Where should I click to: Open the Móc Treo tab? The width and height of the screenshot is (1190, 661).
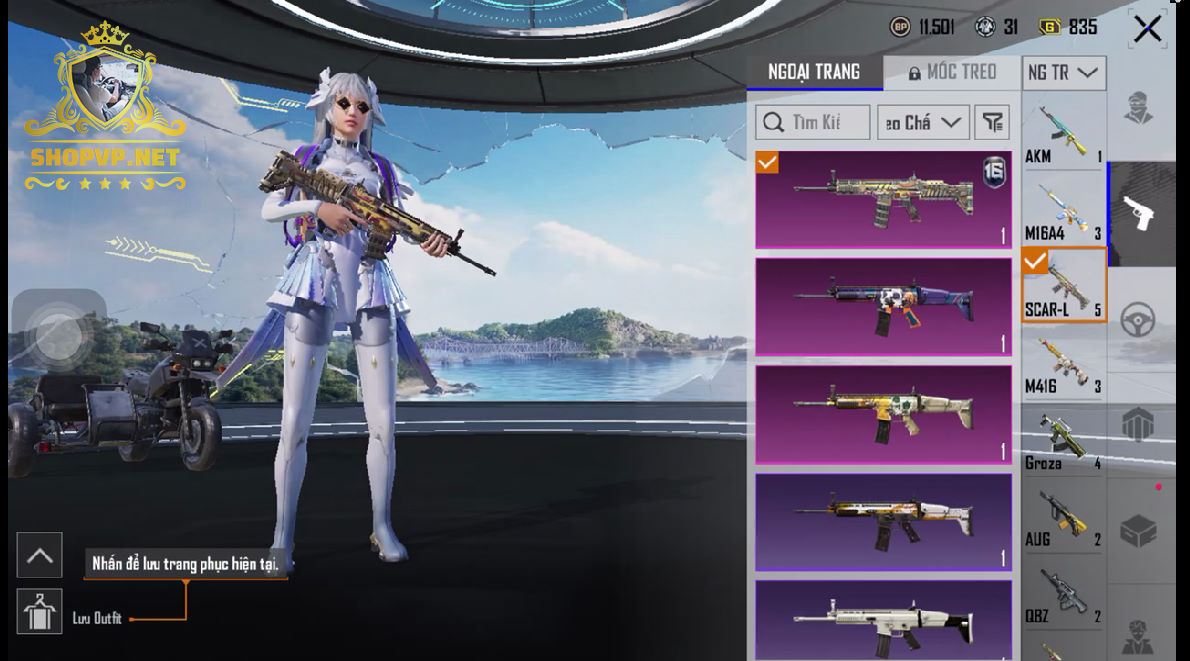pos(952,72)
